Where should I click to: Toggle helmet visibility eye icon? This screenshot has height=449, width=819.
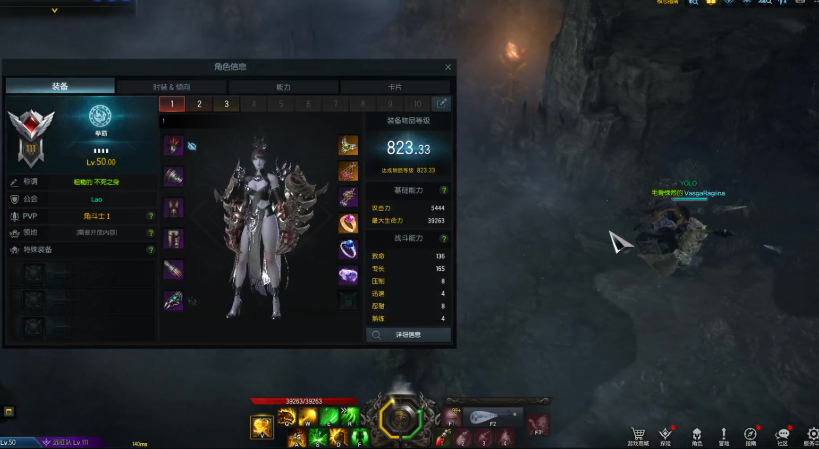click(192, 146)
